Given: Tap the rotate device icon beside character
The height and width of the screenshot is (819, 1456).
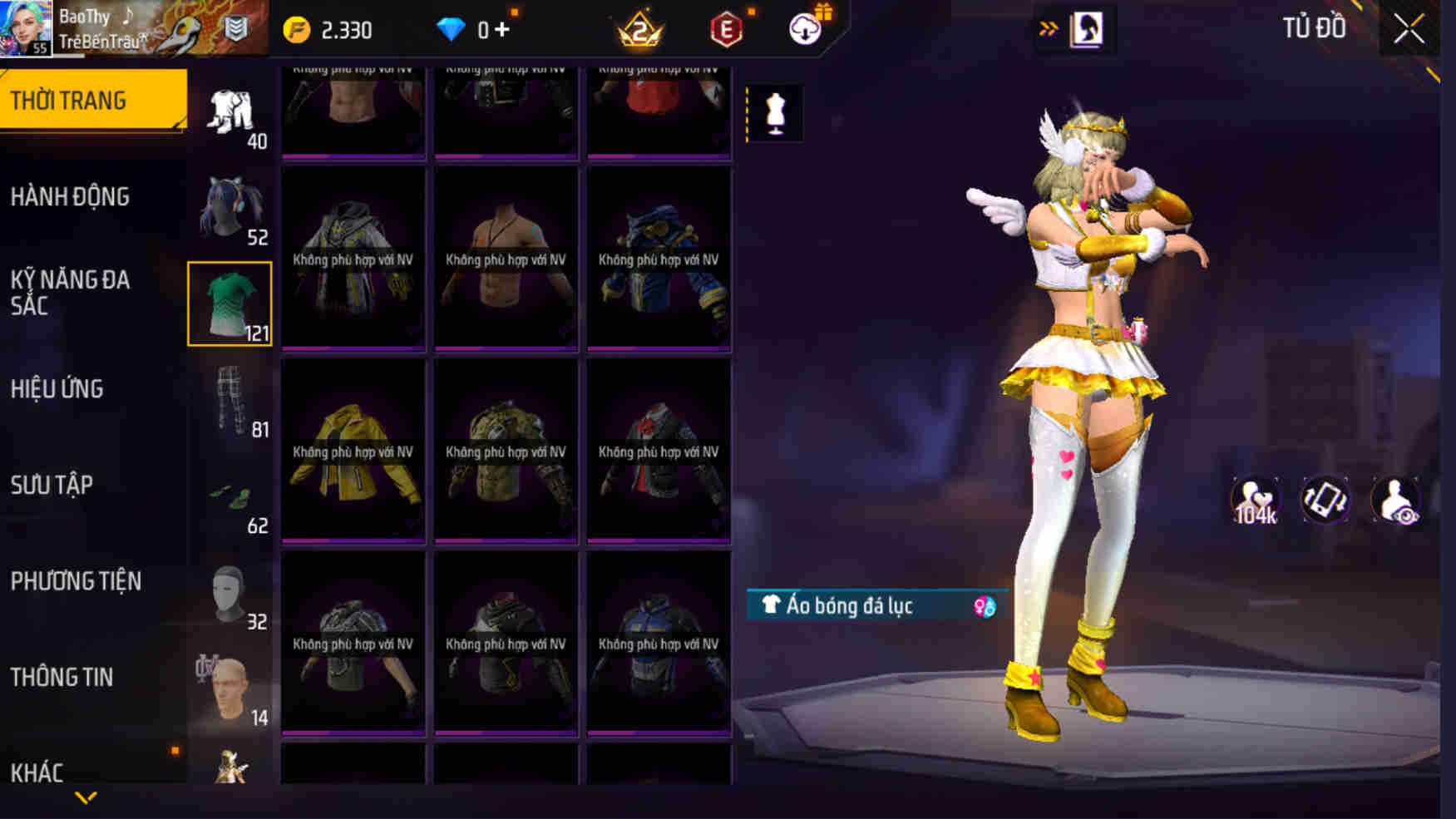Looking at the screenshot, I should (1325, 498).
